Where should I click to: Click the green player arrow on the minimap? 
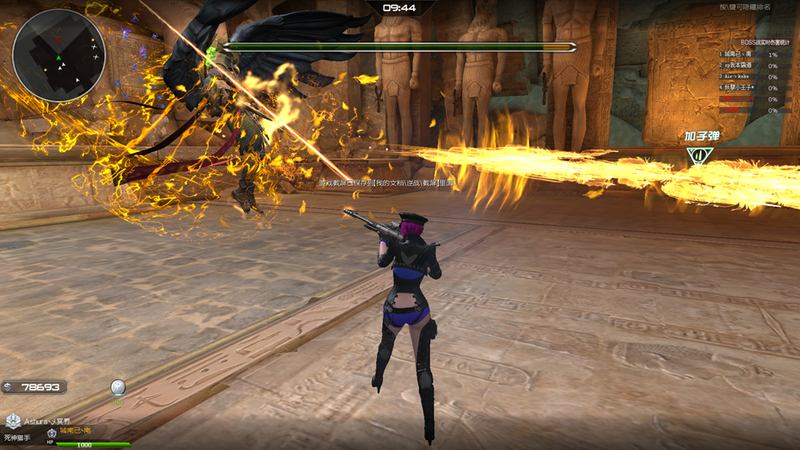[59, 59]
